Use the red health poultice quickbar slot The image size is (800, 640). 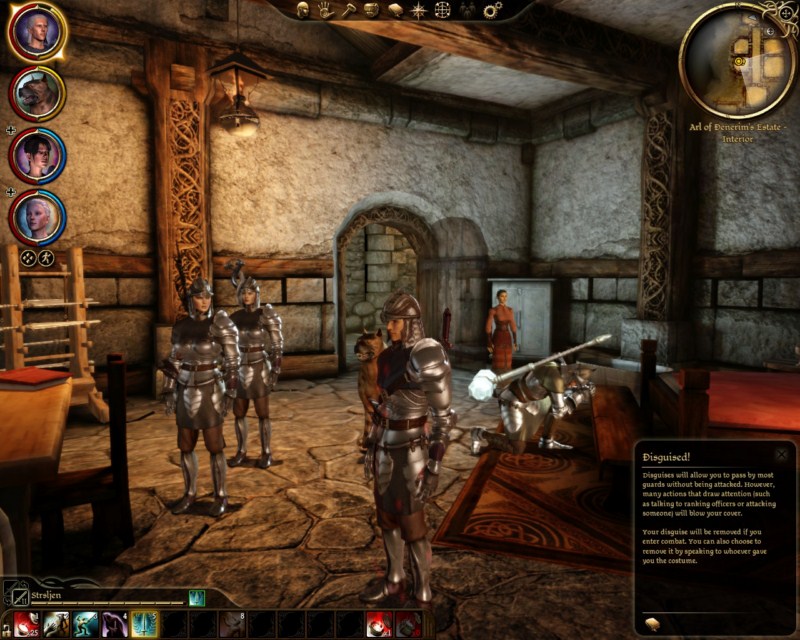coord(24,625)
